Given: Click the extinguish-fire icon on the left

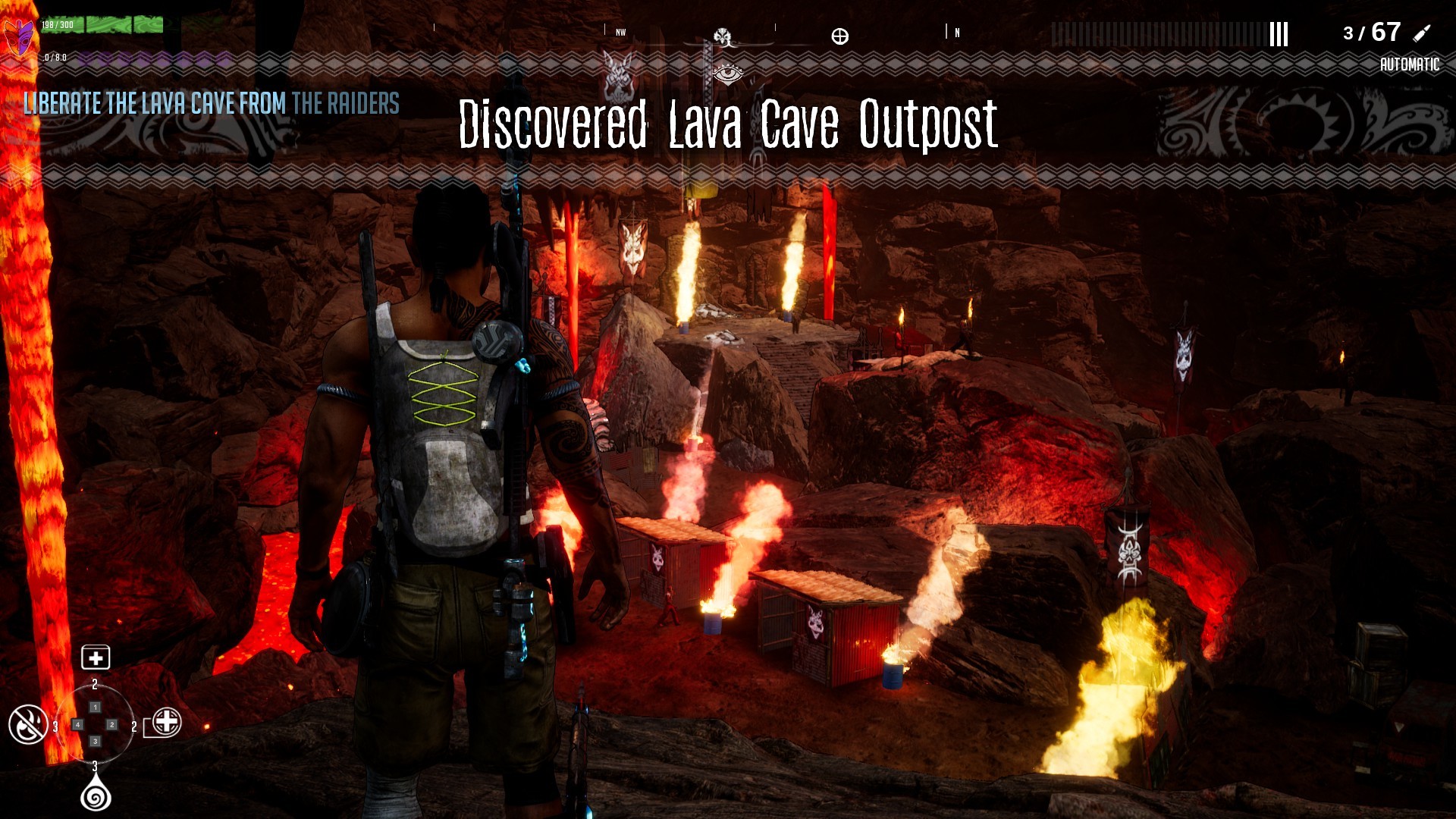Looking at the screenshot, I should [x=27, y=724].
